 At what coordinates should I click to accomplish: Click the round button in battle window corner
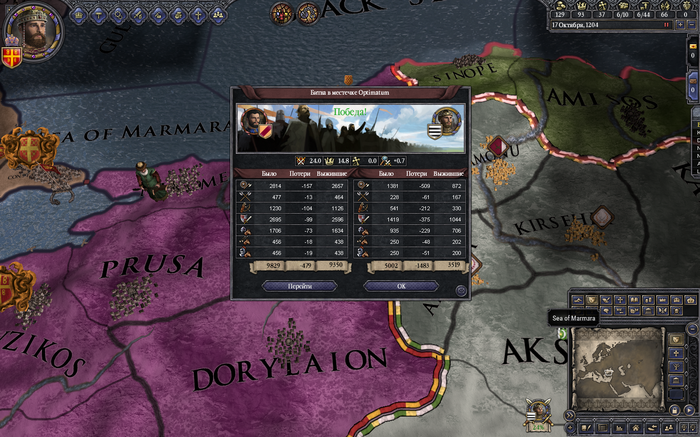pyautogui.click(x=460, y=291)
